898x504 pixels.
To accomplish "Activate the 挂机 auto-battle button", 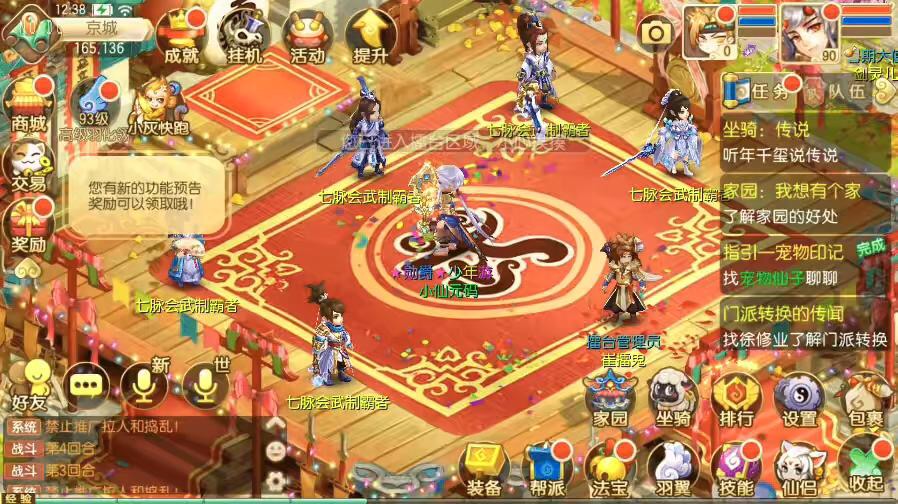I will (245, 38).
